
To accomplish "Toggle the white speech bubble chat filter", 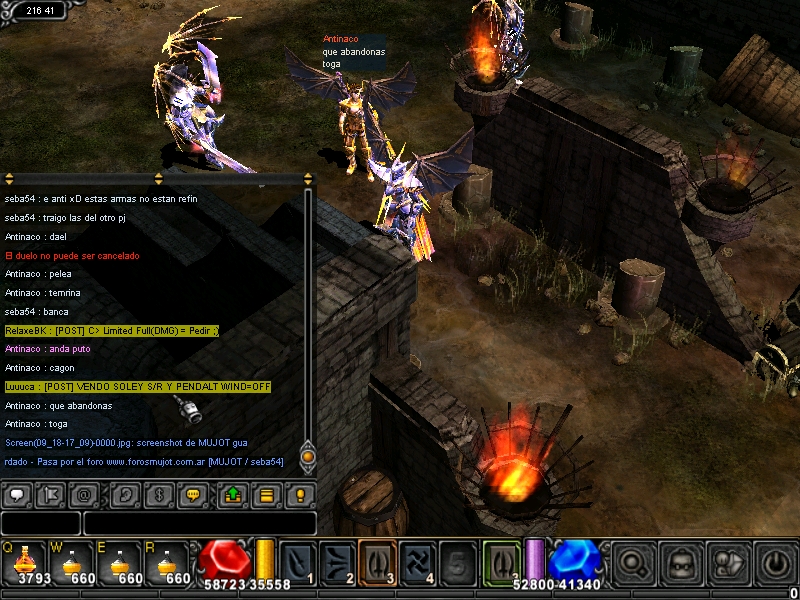I will (x=18, y=494).
